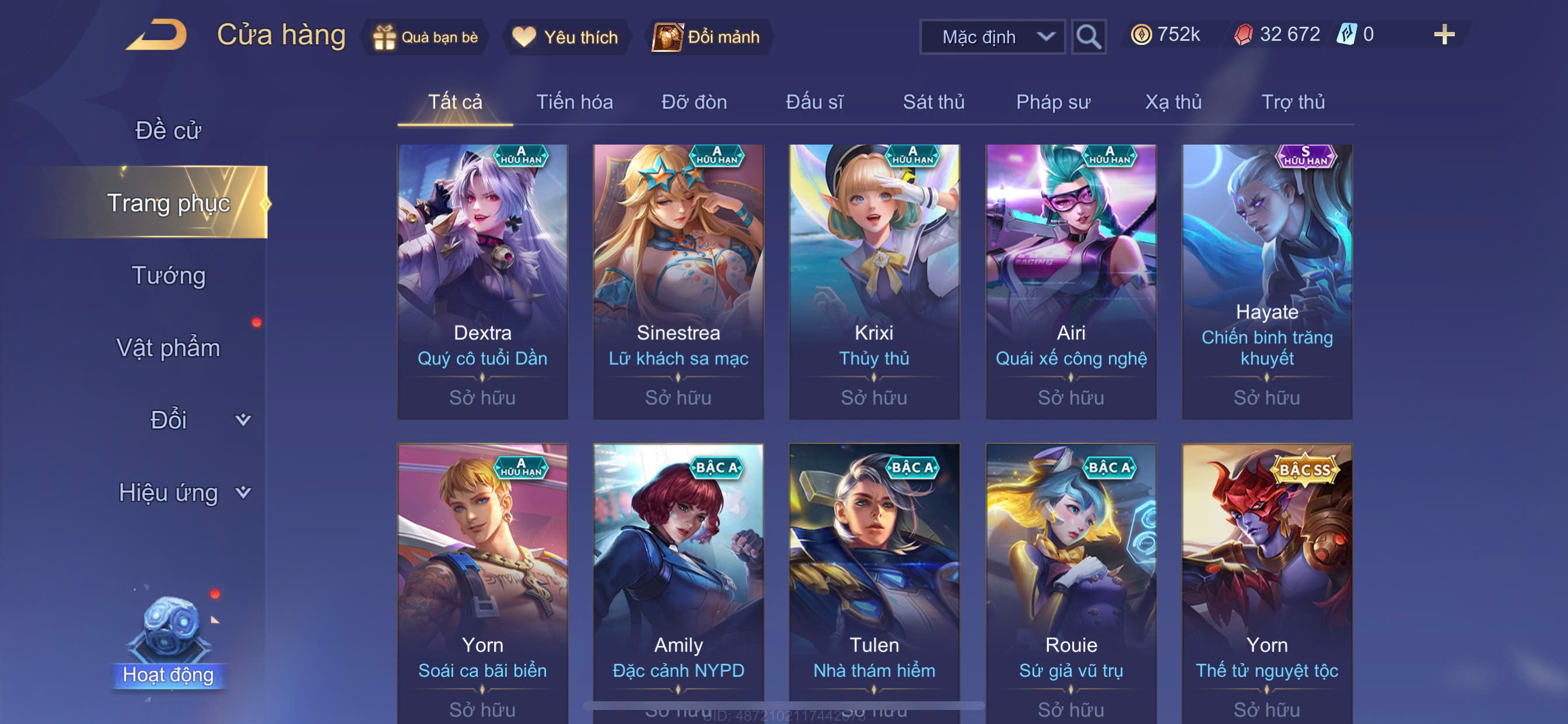Expand the Mặc định sort dropdown
The height and width of the screenshot is (724, 1568).
[992, 37]
